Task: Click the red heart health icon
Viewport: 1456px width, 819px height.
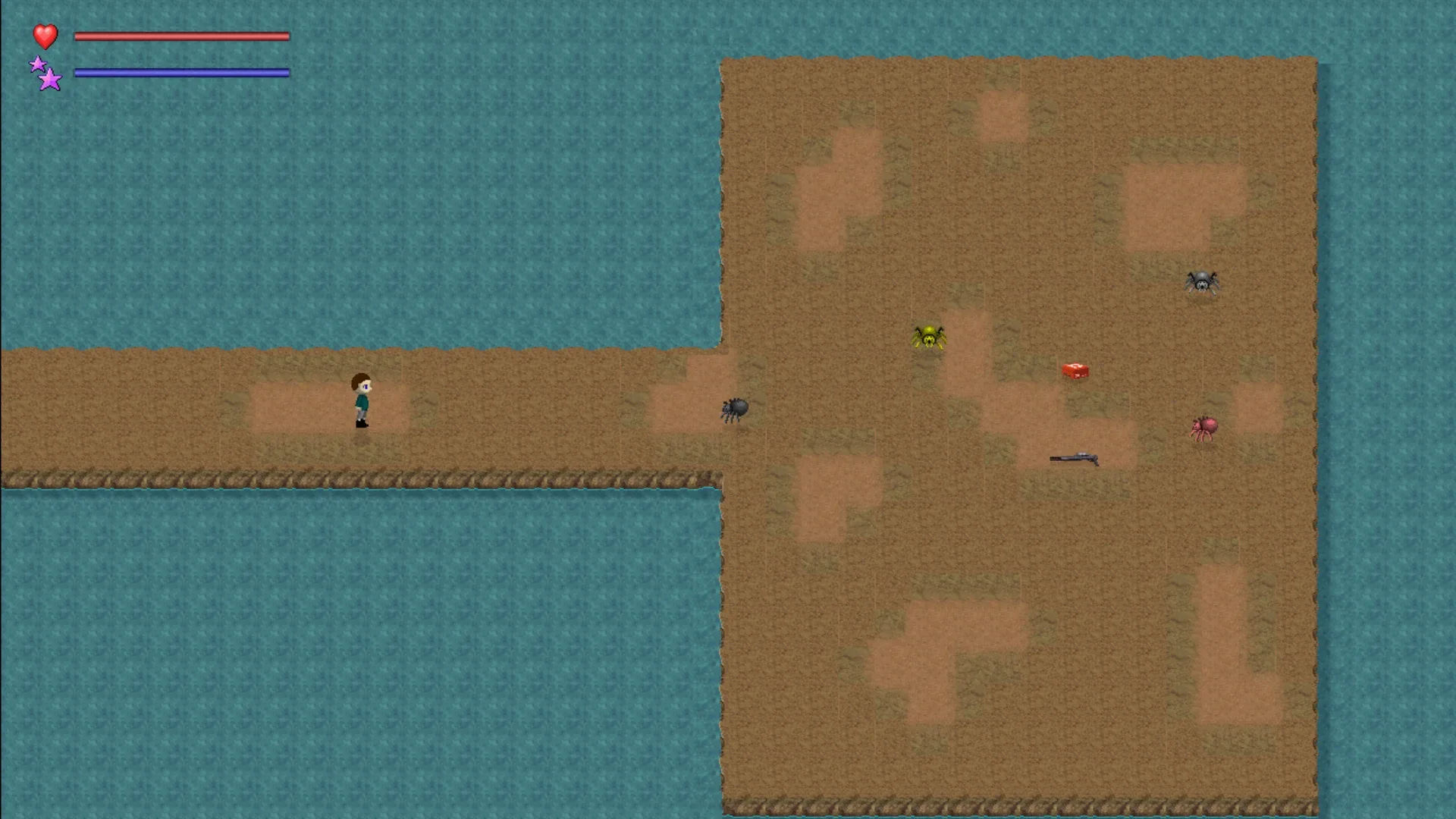Action: 45,35
